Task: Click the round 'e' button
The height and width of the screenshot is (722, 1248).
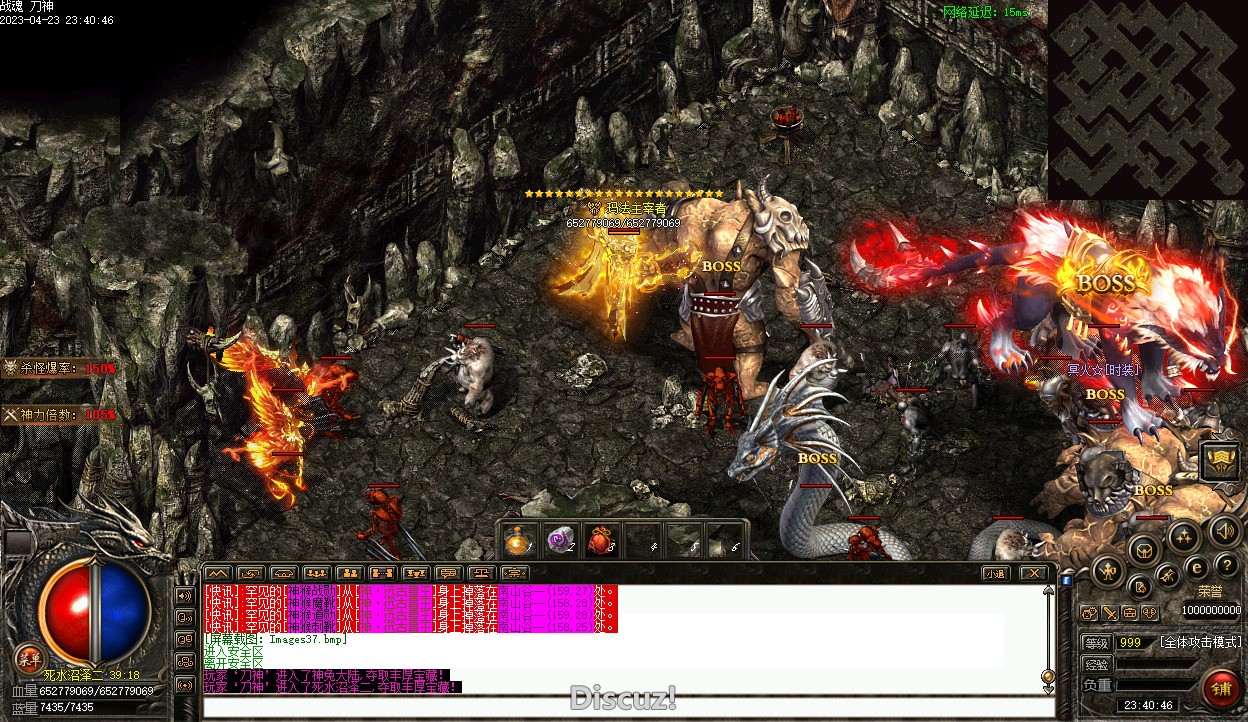Action: 1195,567
